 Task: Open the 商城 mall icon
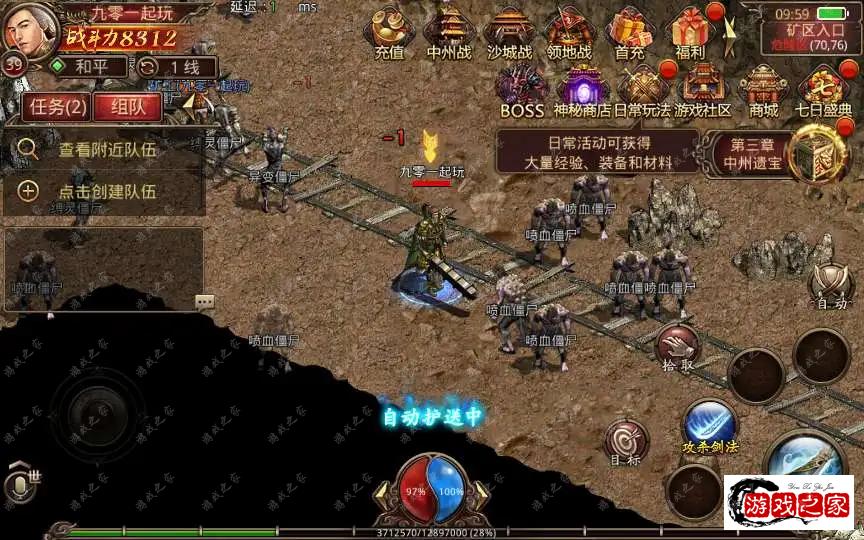[763, 91]
